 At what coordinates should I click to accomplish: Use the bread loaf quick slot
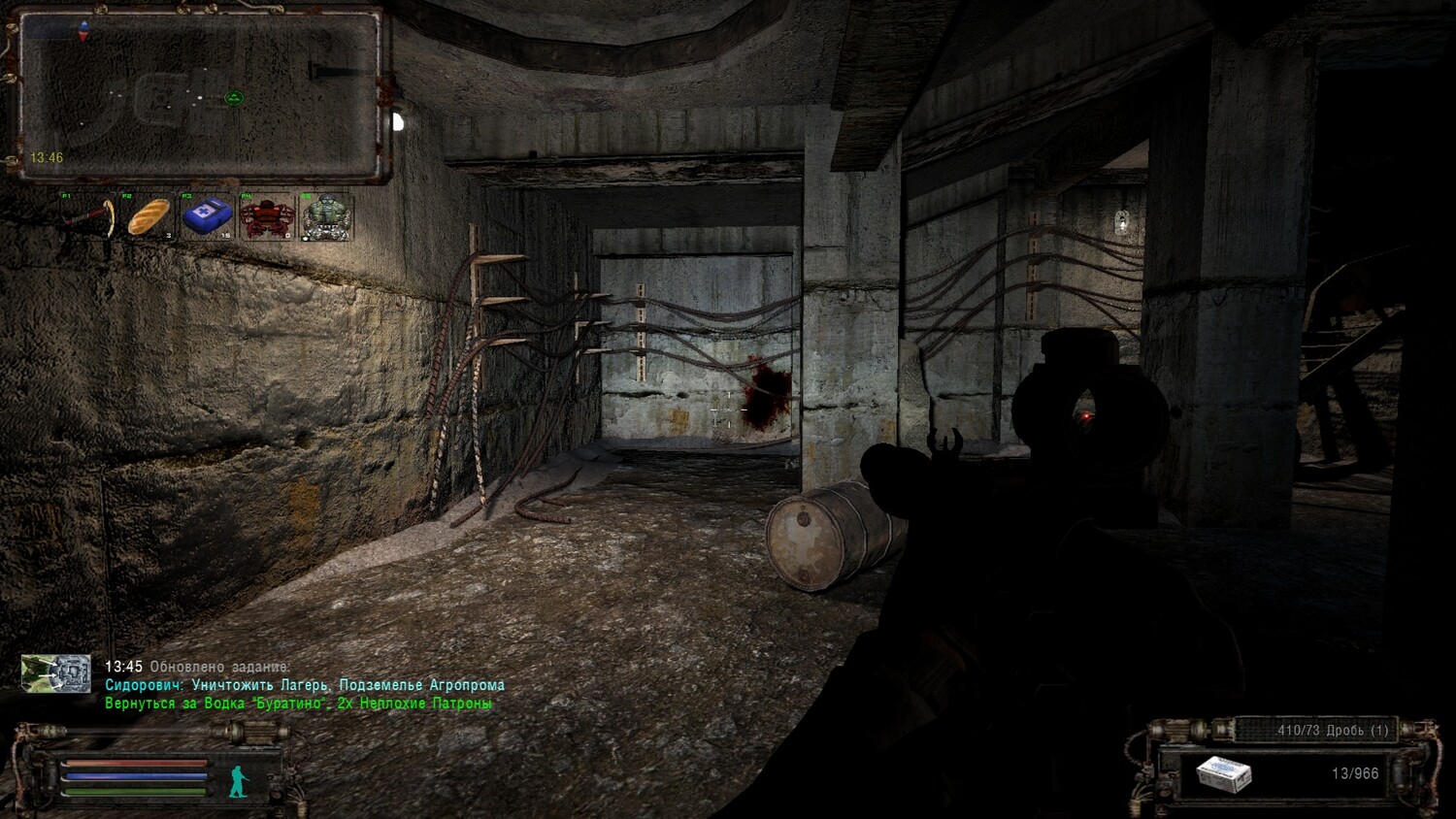[149, 217]
